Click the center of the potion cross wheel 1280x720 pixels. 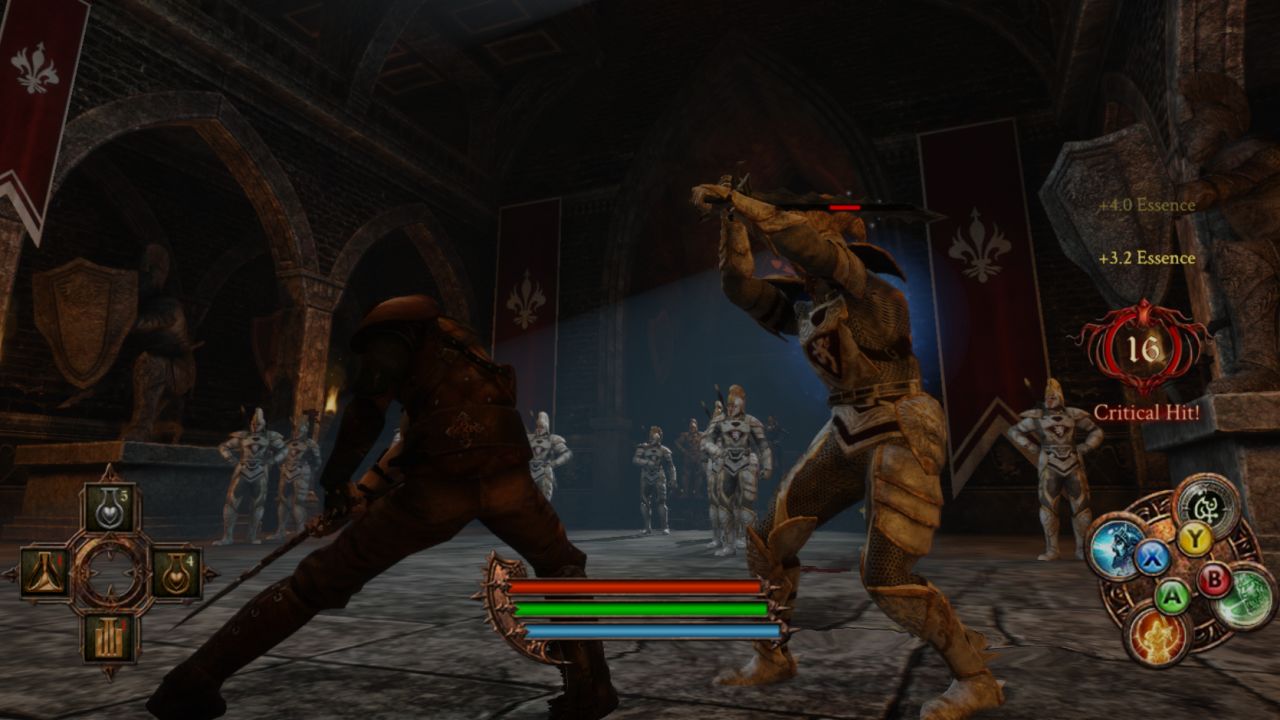[109, 573]
